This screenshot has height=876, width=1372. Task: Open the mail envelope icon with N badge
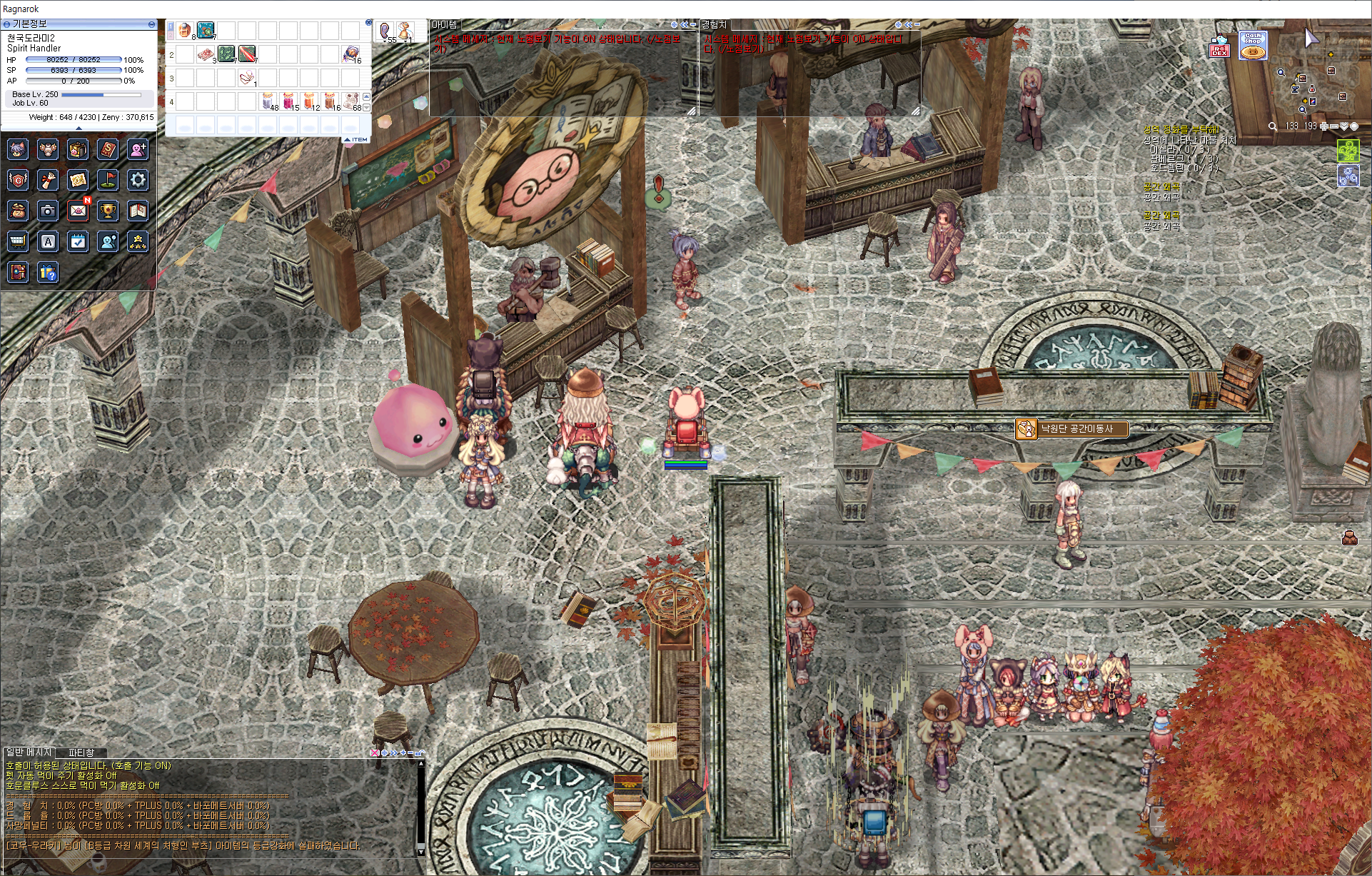[79, 211]
